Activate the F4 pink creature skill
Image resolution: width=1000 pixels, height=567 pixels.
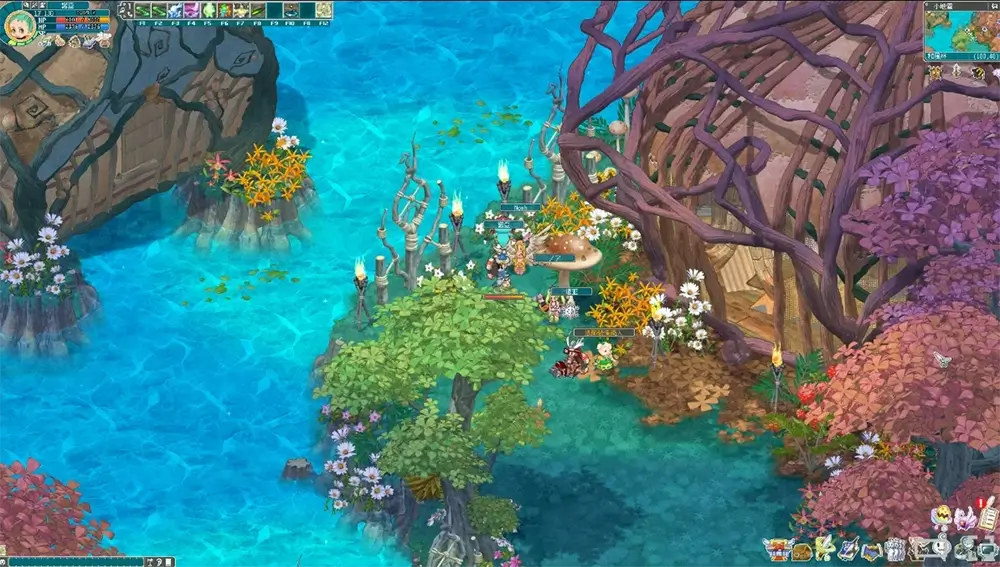coord(192,10)
